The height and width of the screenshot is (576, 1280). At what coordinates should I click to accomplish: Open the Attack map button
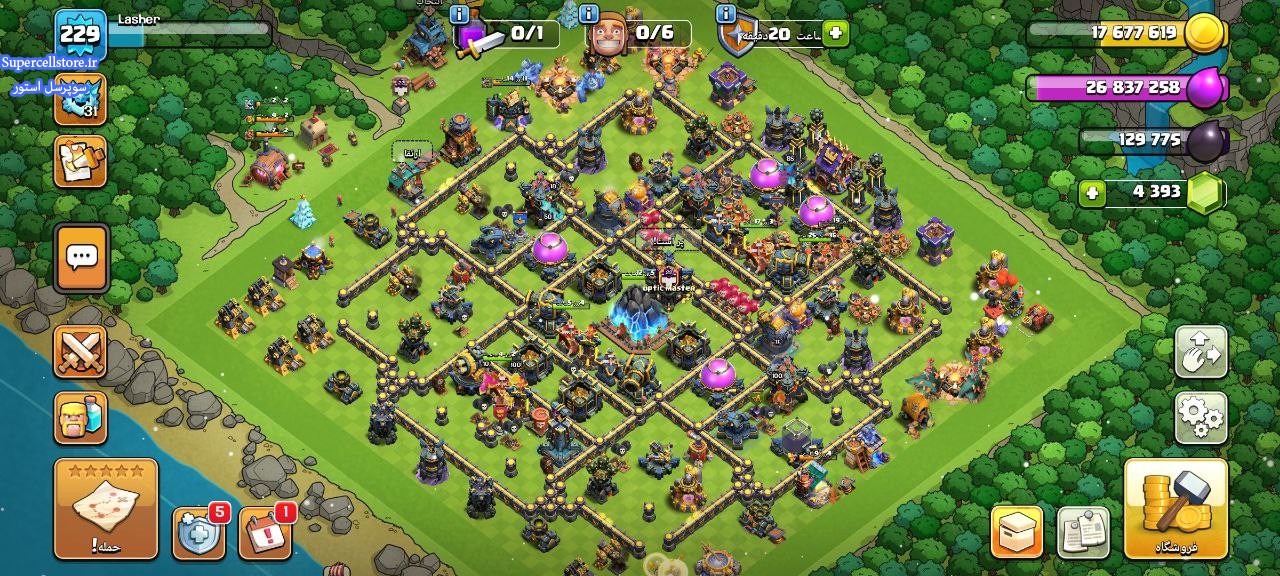click(x=105, y=508)
